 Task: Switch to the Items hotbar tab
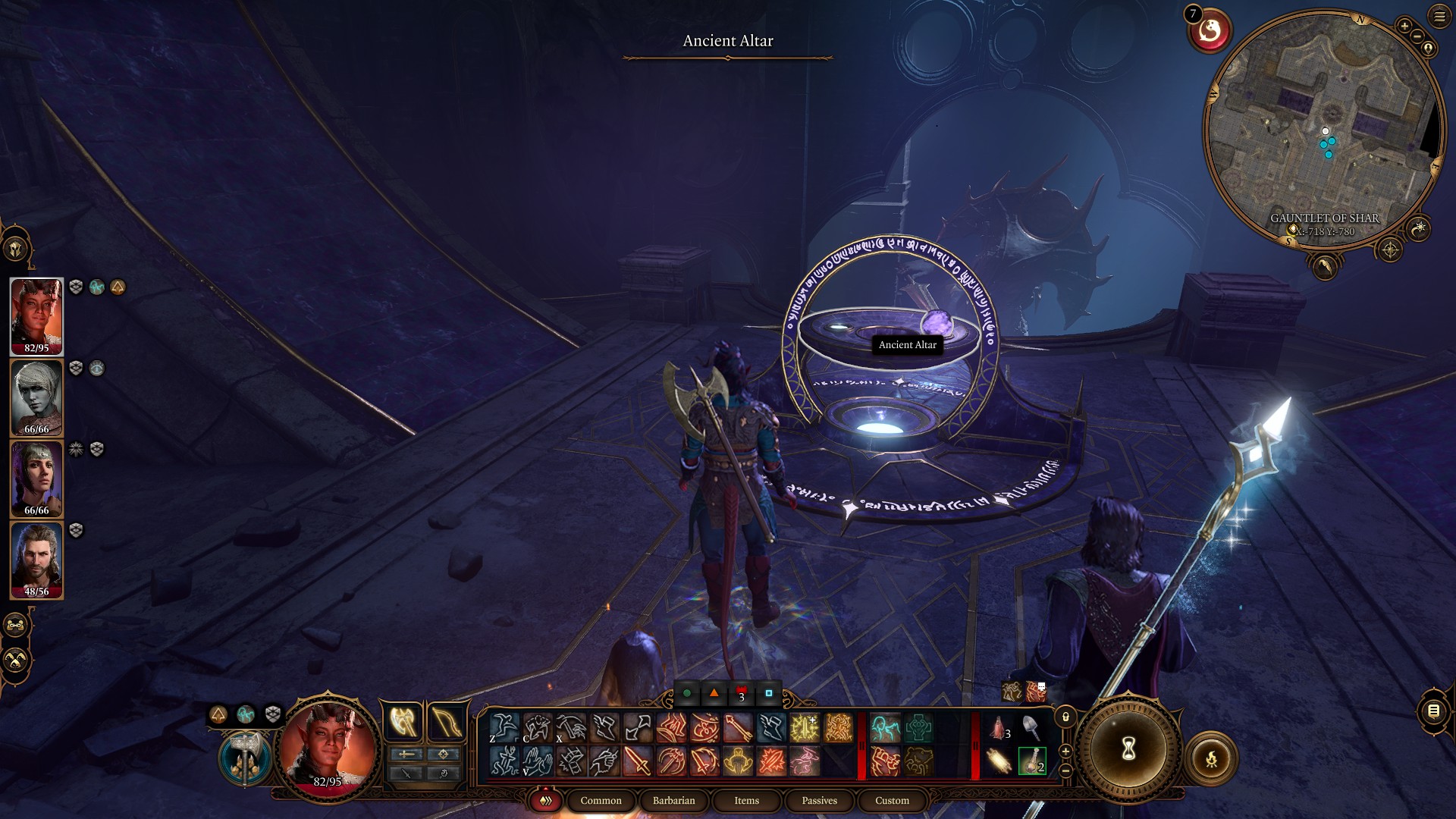[745, 800]
